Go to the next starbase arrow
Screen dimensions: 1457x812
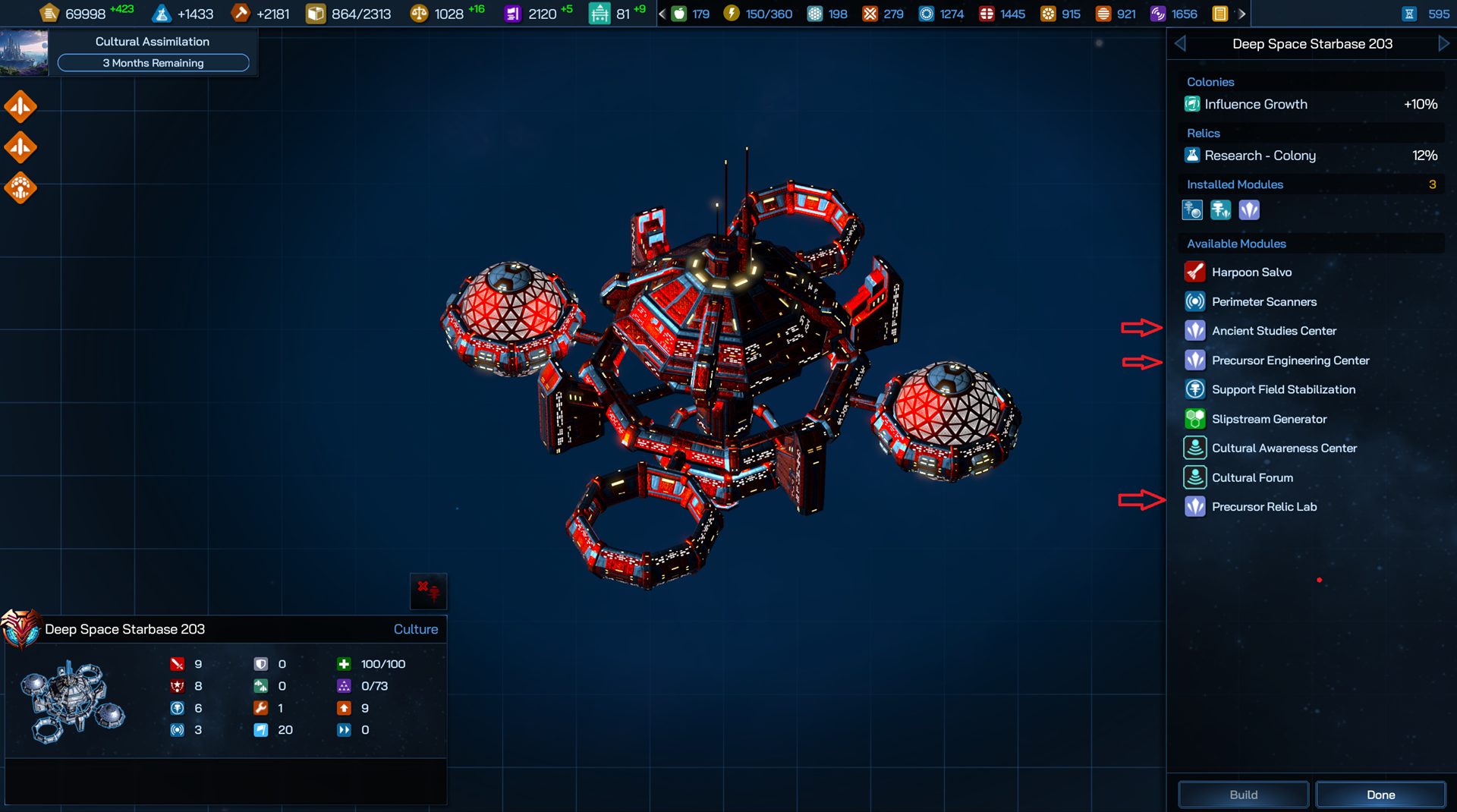pyautogui.click(x=1443, y=44)
